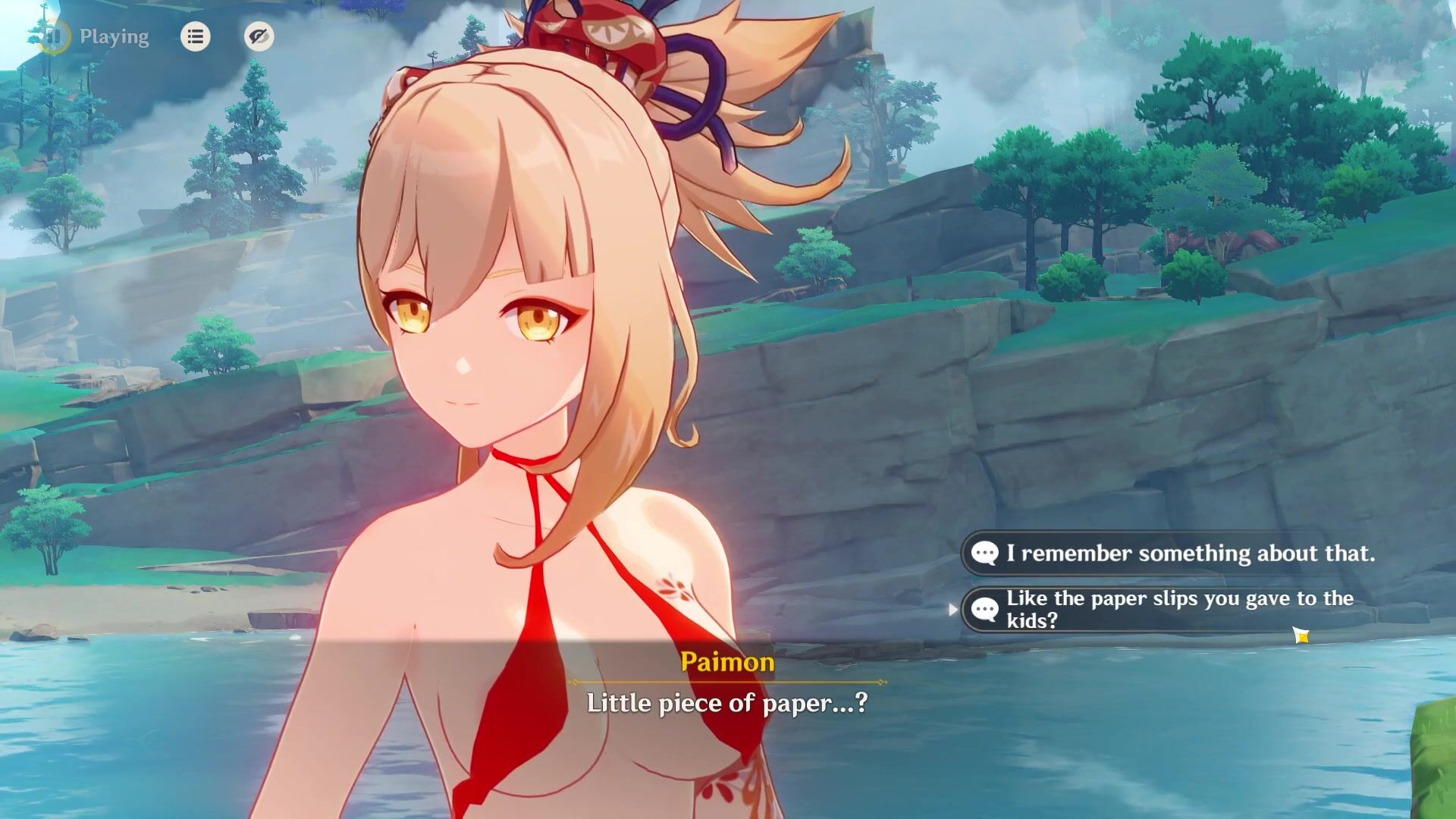This screenshot has width=1456, height=819.
Task: Hide the dialogue interface with eye icon
Action: pyautogui.click(x=259, y=36)
